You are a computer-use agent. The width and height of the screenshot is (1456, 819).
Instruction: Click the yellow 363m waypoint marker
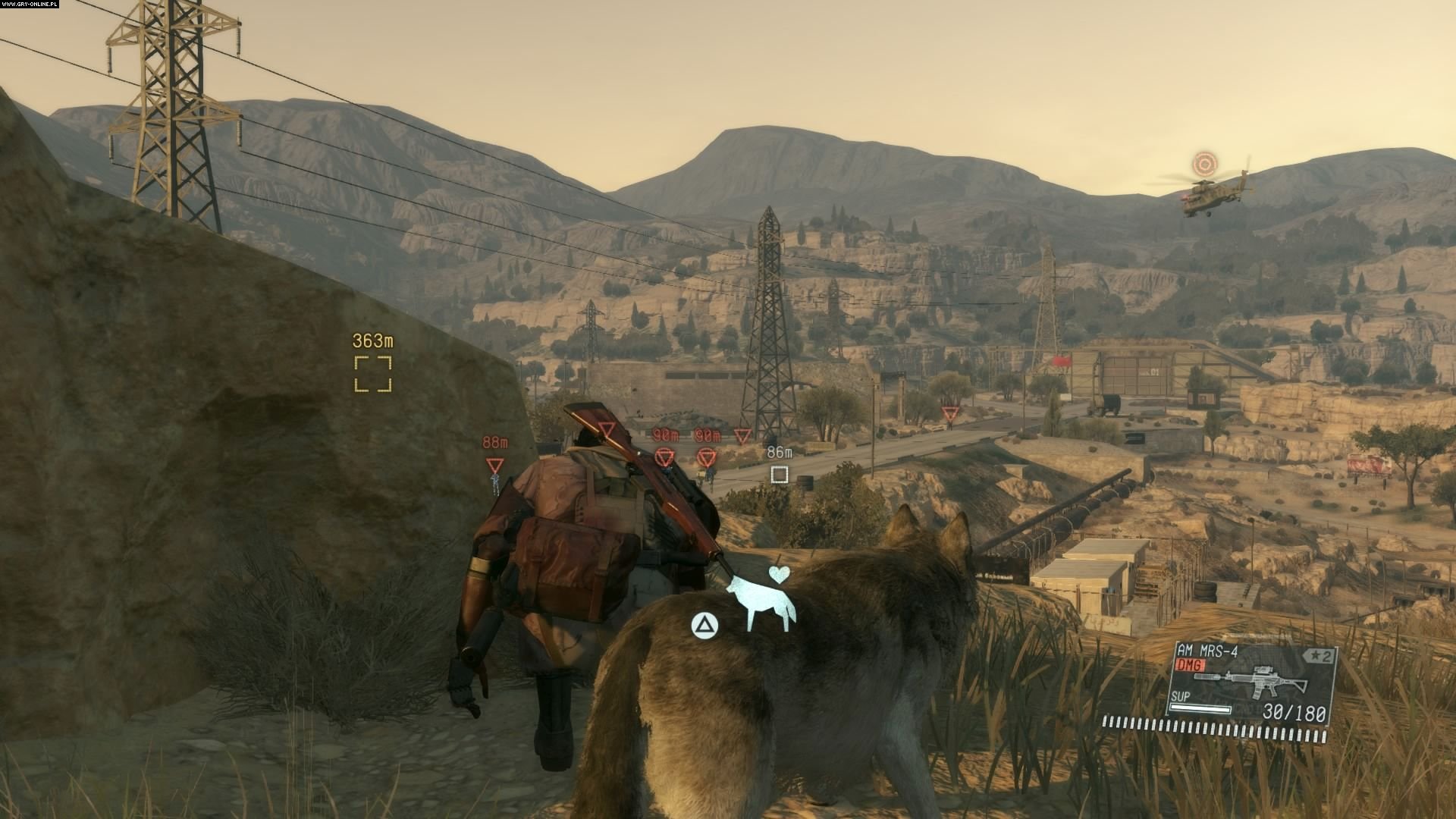373,374
